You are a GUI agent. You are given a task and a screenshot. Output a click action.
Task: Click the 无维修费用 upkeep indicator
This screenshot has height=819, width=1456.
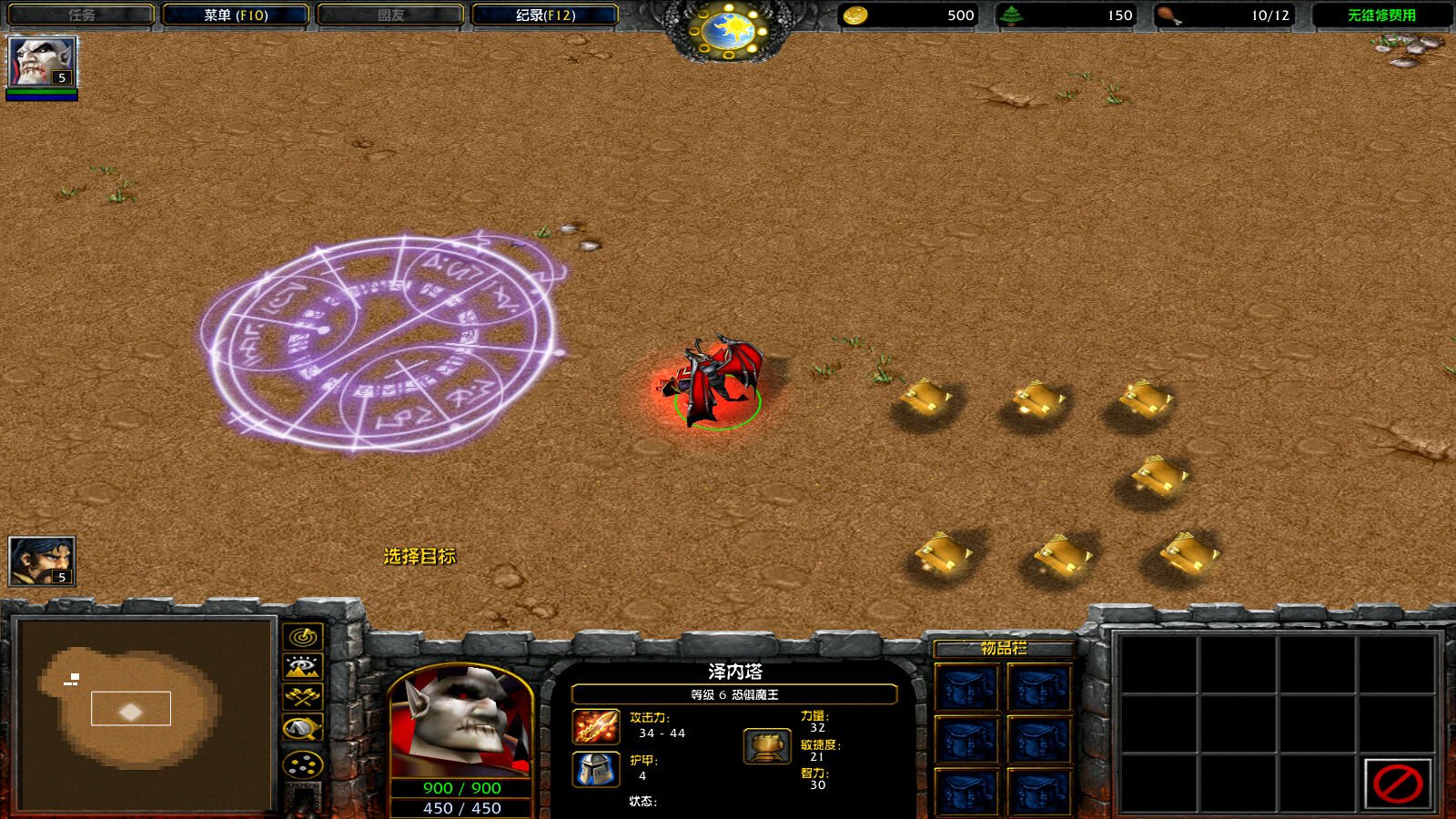pyautogui.click(x=1381, y=15)
